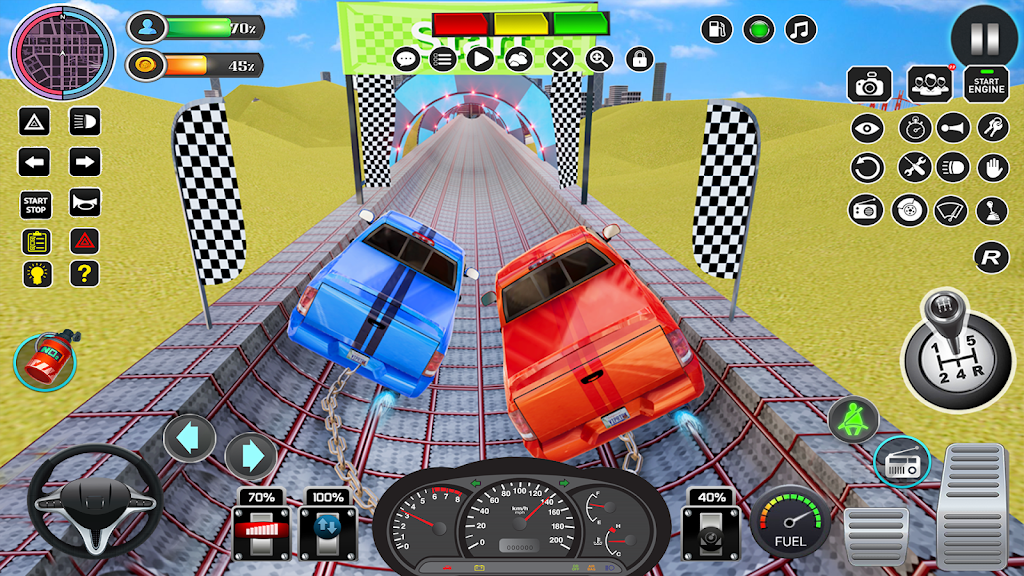Tap the START ENGINE button
Image resolution: width=1024 pixels, height=576 pixels.
(986, 84)
